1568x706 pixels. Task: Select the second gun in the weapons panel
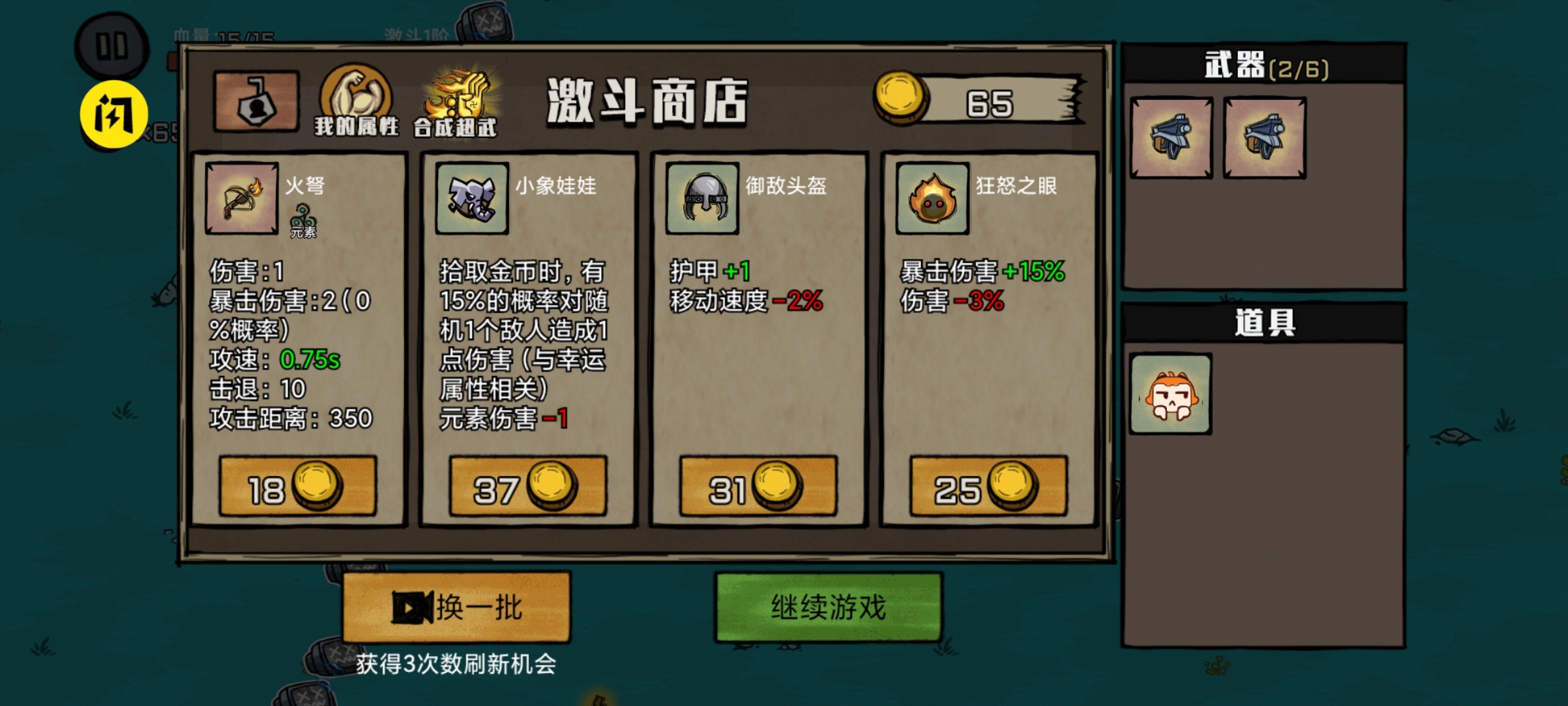1265,139
